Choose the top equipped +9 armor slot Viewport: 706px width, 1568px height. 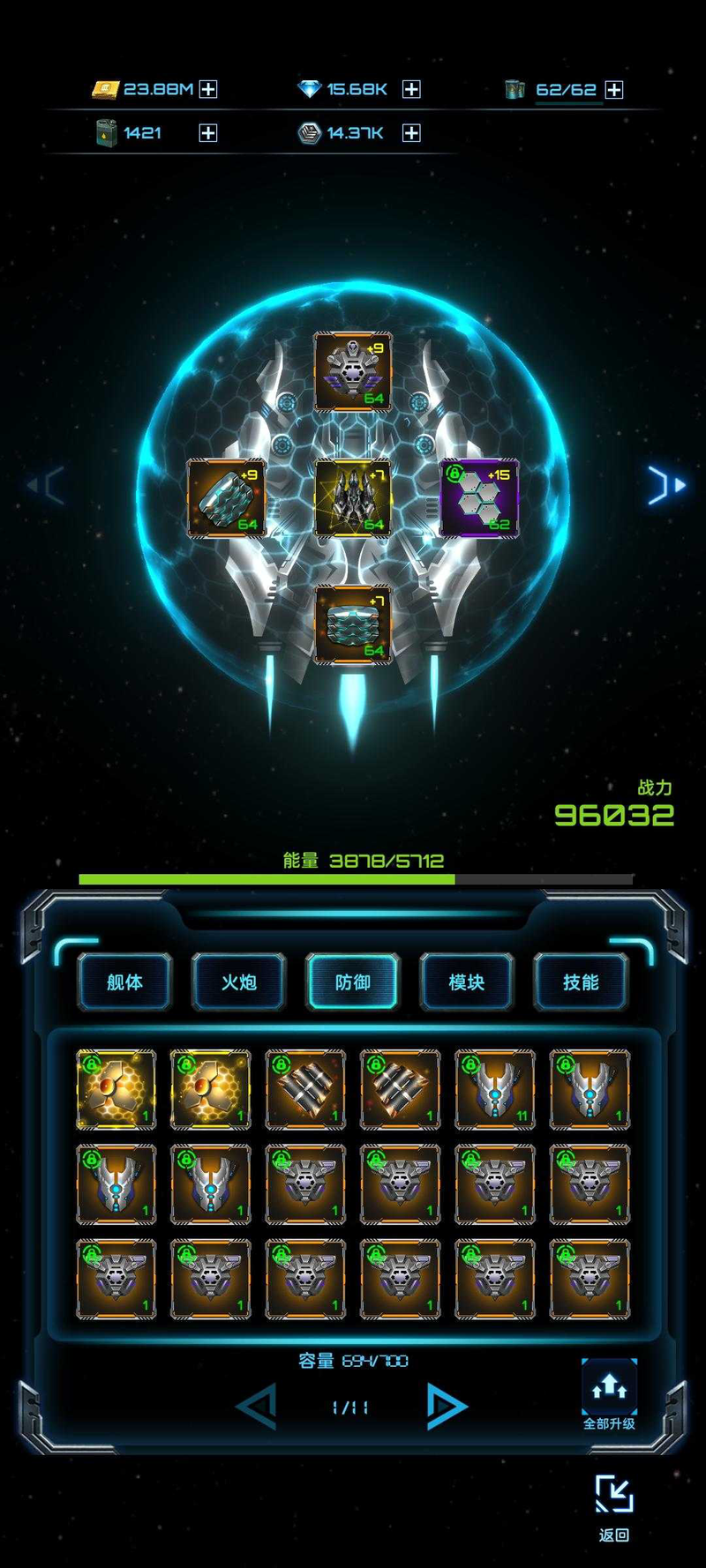[x=353, y=372]
